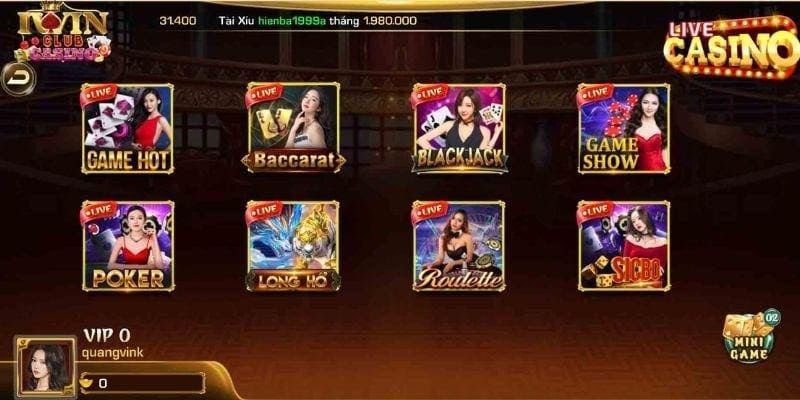This screenshot has width=800, height=400.
Task: Click the back arrow button
Action: [16, 77]
